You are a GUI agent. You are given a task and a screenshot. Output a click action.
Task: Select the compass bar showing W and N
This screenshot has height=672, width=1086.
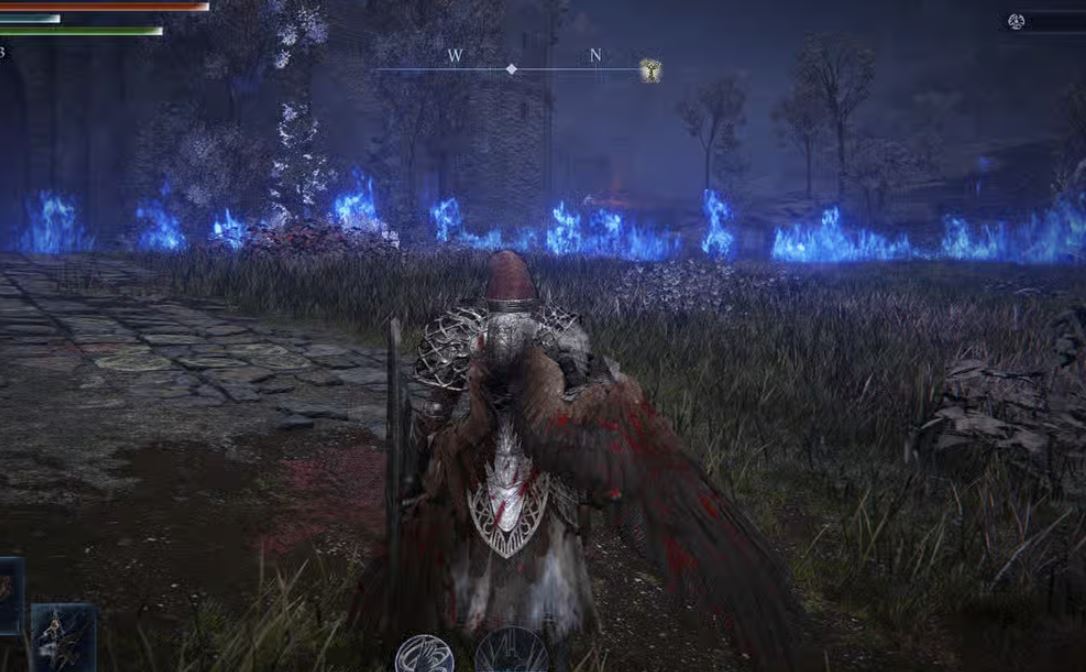(511, 68)
